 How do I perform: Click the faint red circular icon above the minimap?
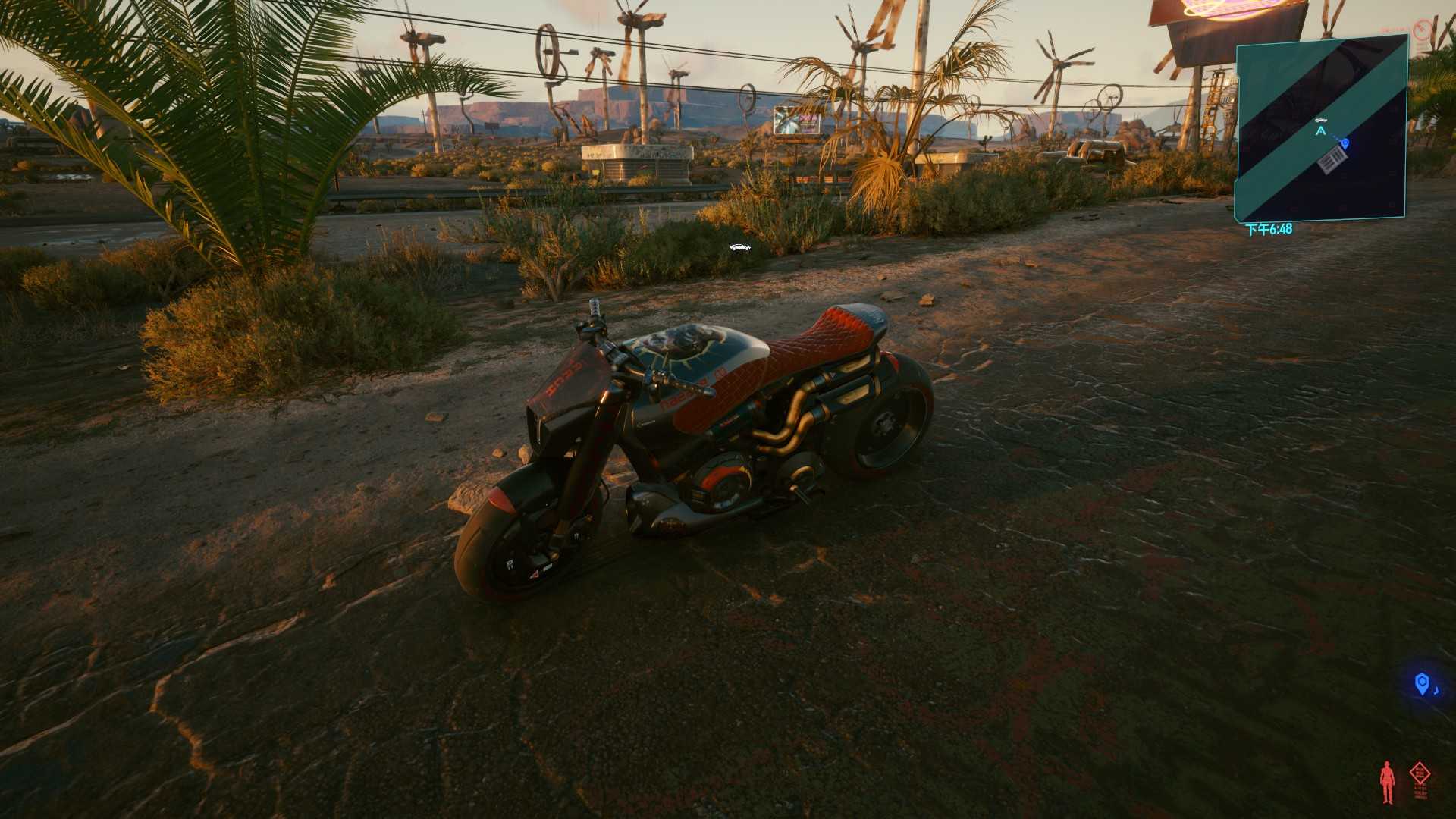coord(1422,29)
